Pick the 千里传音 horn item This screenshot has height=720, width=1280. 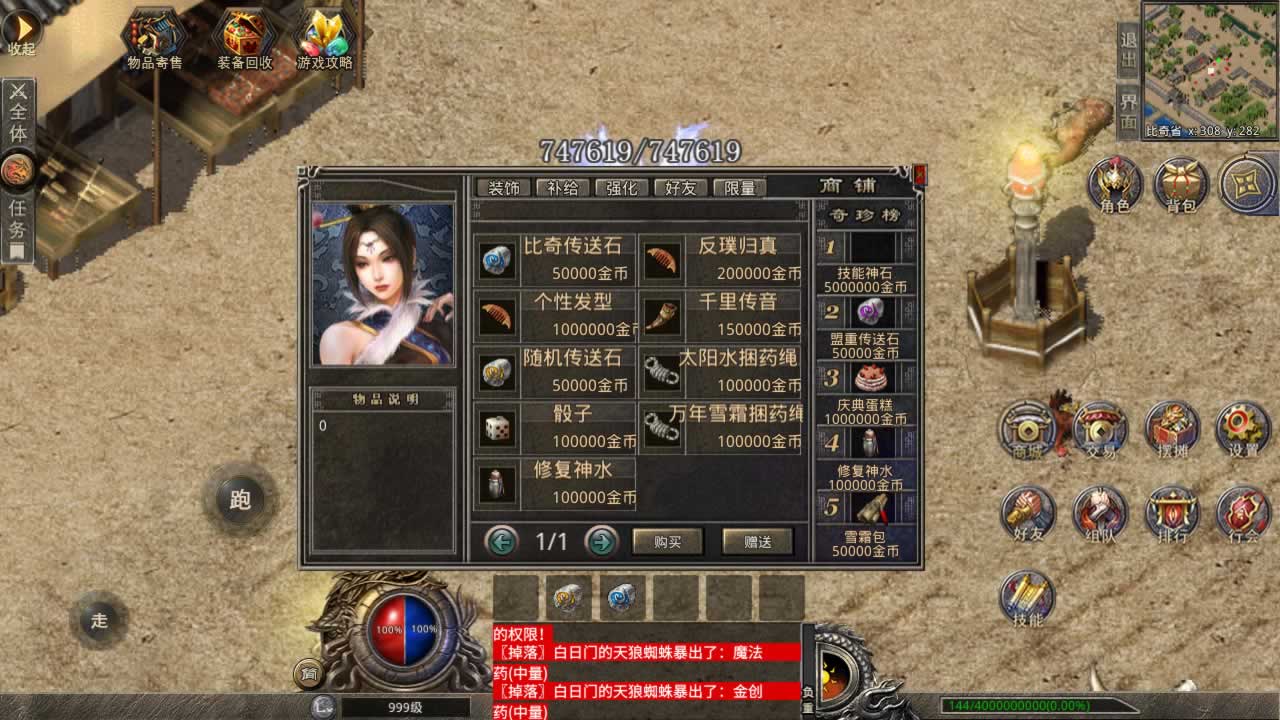(x=720, y=316)
